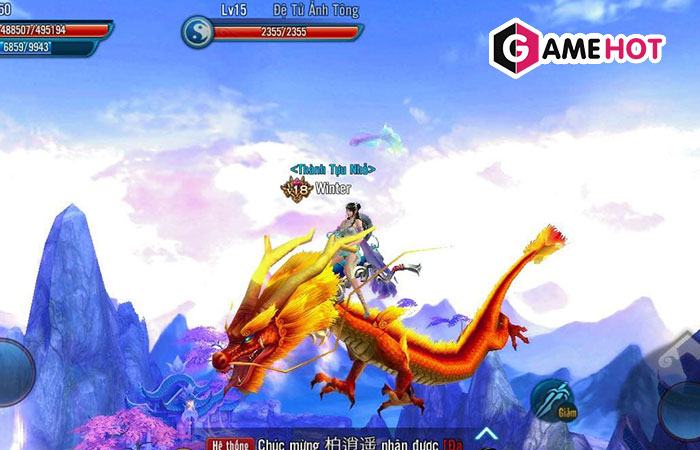Open the system chat message bar
The height and width of the screenshot is (450, 700).
(352, 443)
